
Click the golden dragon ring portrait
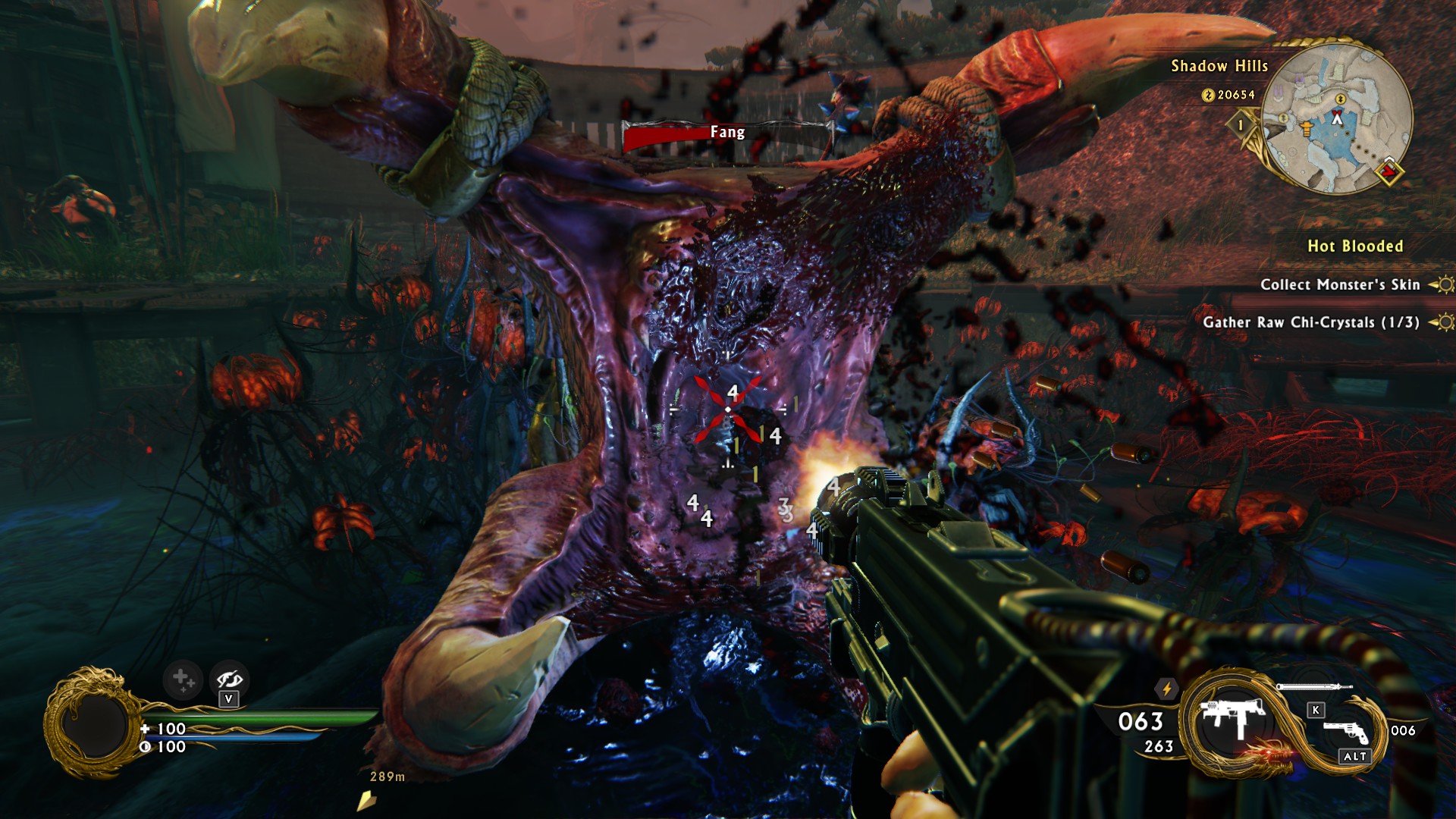pyautogui.click(x=94, y=723)
